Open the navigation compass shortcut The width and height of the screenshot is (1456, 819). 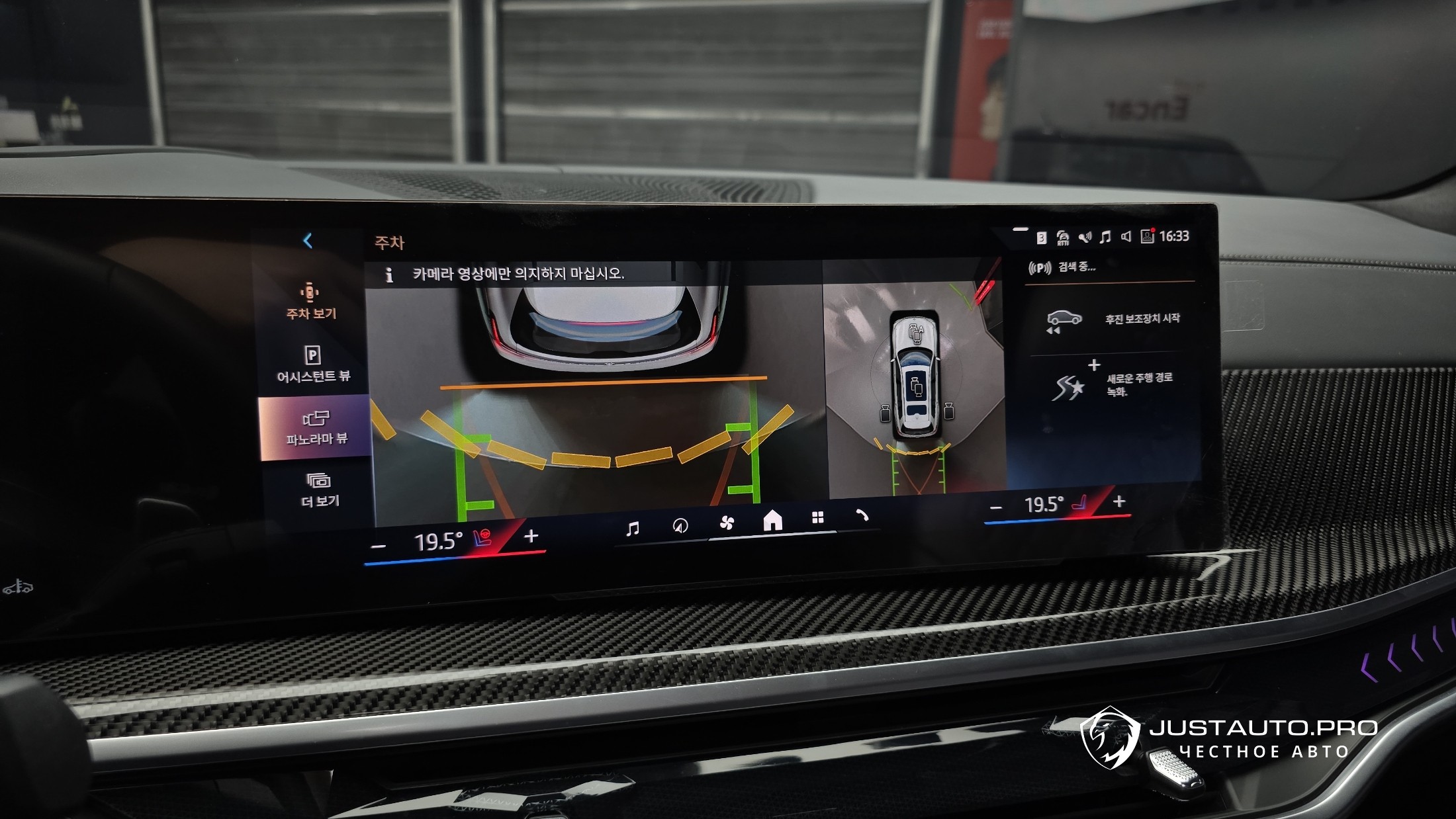click(680, 526)
